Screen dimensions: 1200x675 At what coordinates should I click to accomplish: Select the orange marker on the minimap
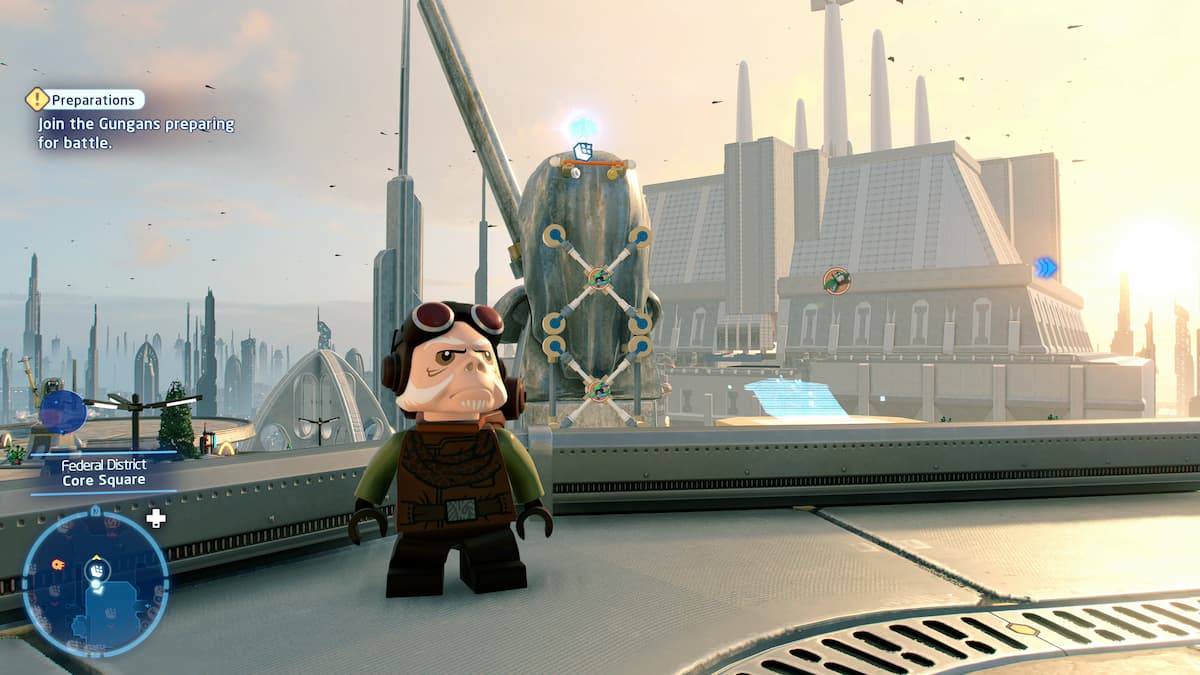(58, 564)
